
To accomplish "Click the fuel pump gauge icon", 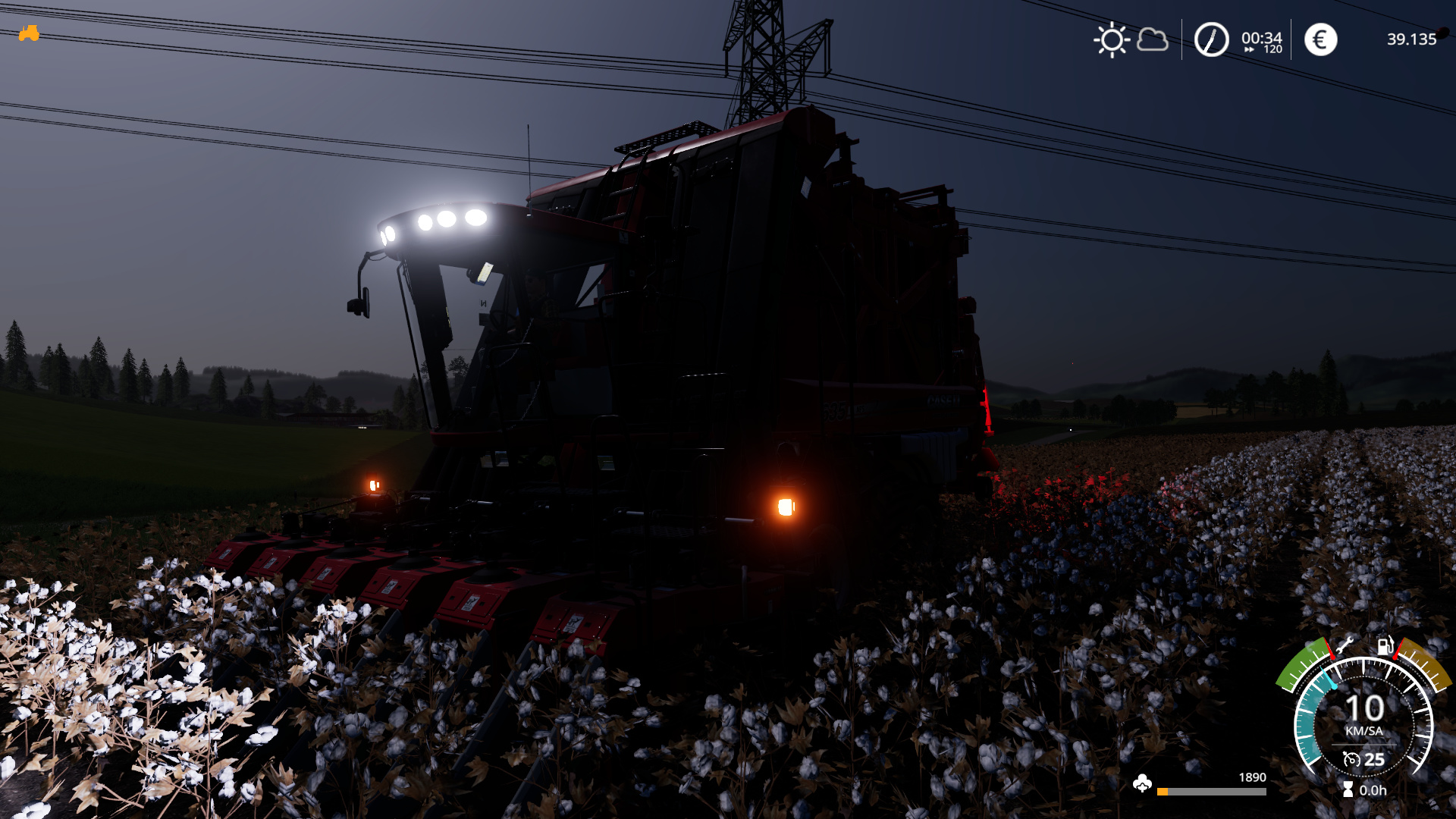I will (x=1385, y=645).
